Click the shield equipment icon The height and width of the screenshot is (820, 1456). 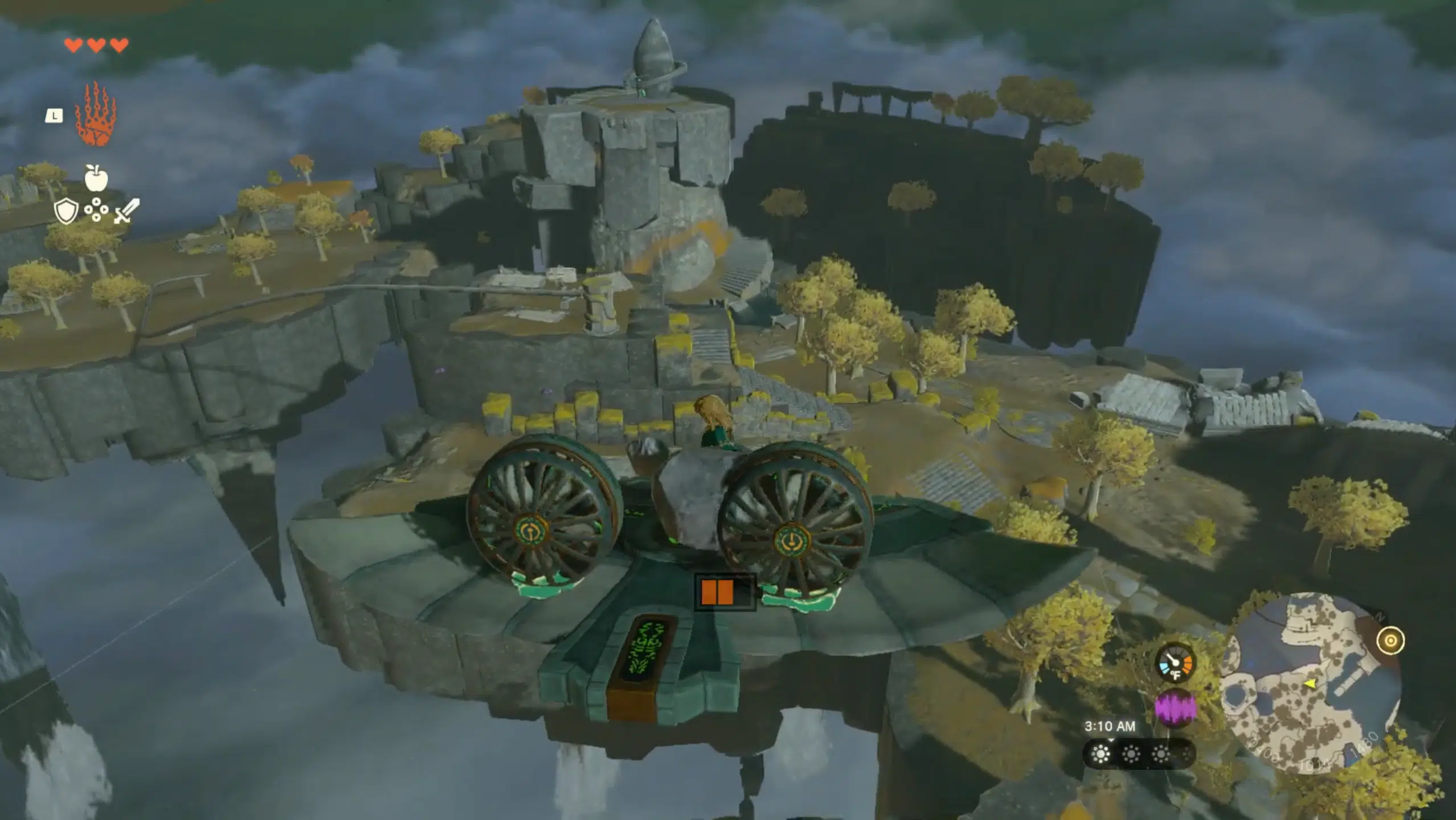(66, 211)
